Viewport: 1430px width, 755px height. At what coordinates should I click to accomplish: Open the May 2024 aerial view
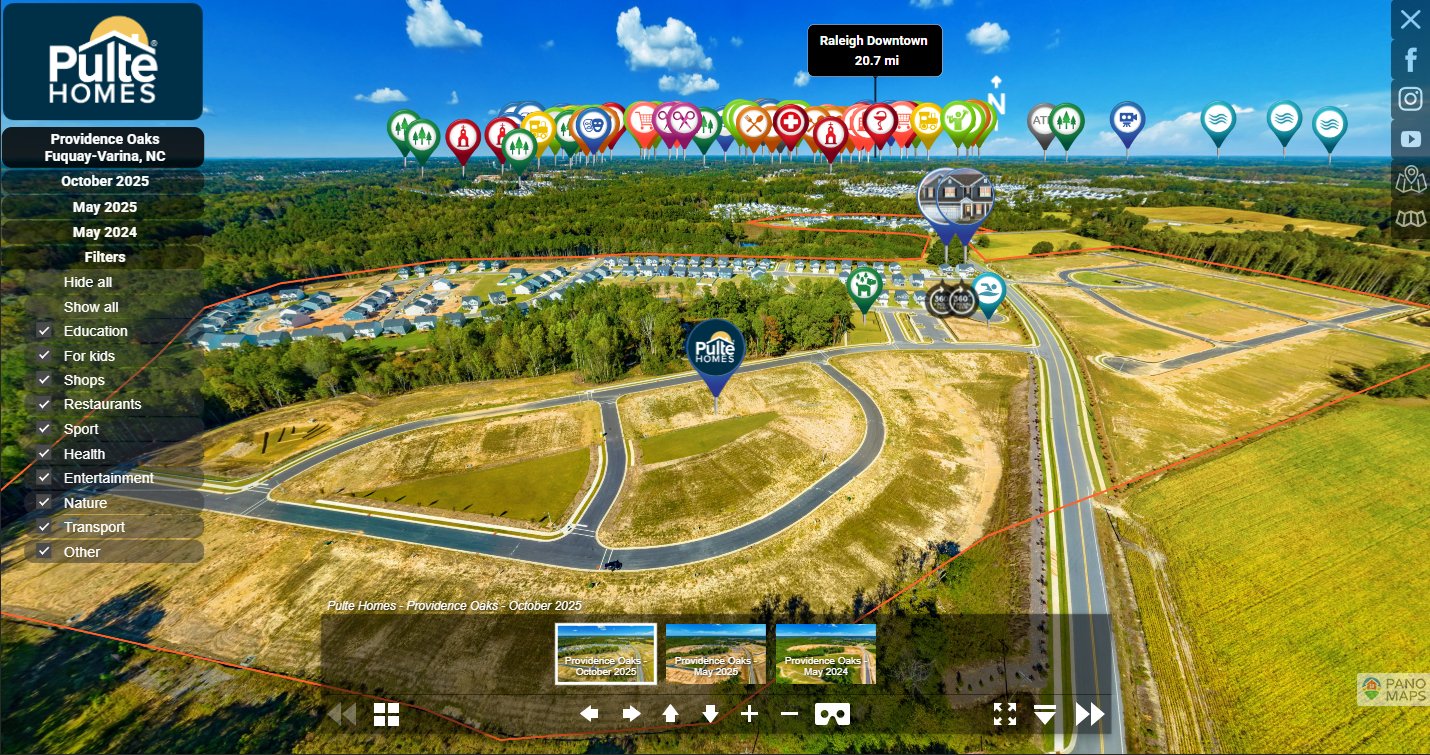pyautogui.click(x=104, y=232)
